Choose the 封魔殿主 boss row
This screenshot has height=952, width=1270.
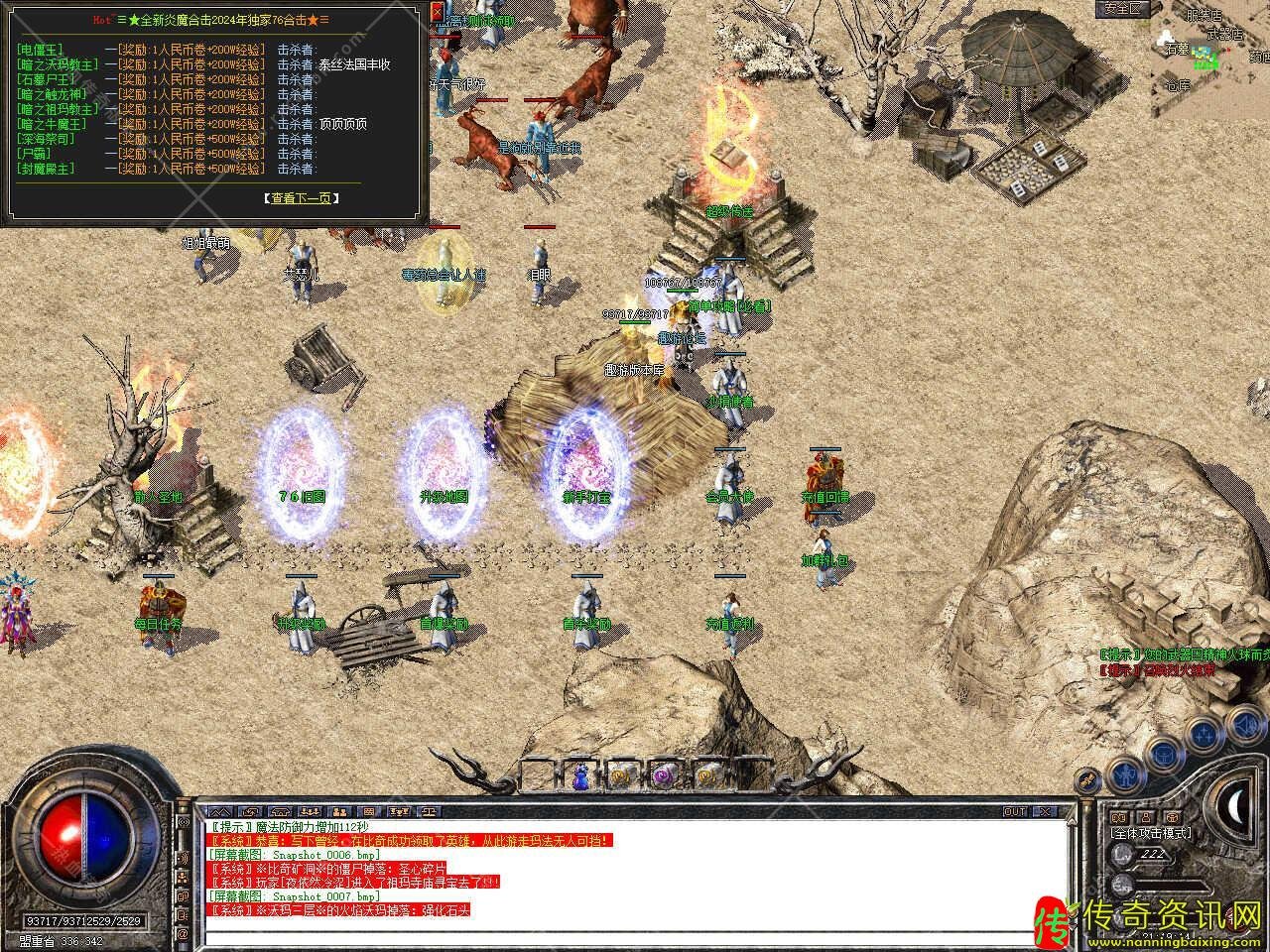tap(47, 169)
